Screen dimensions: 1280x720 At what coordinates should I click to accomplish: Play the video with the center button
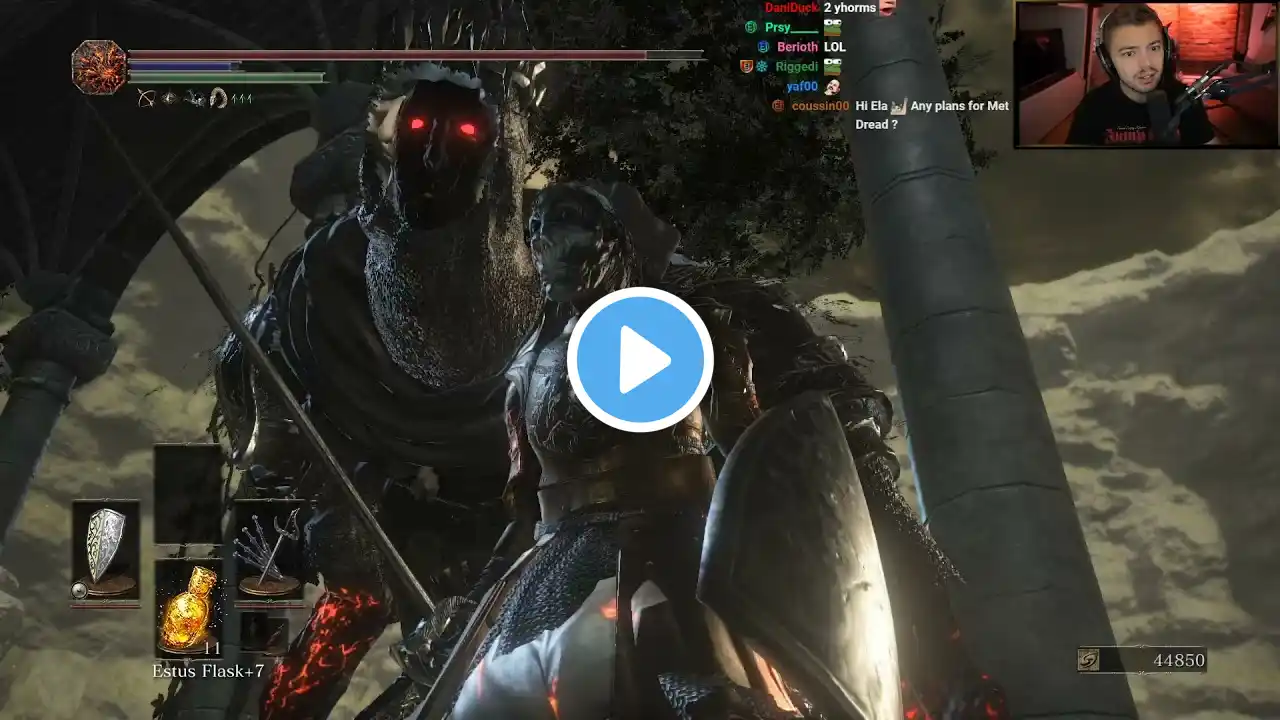(x=640, y=360)
